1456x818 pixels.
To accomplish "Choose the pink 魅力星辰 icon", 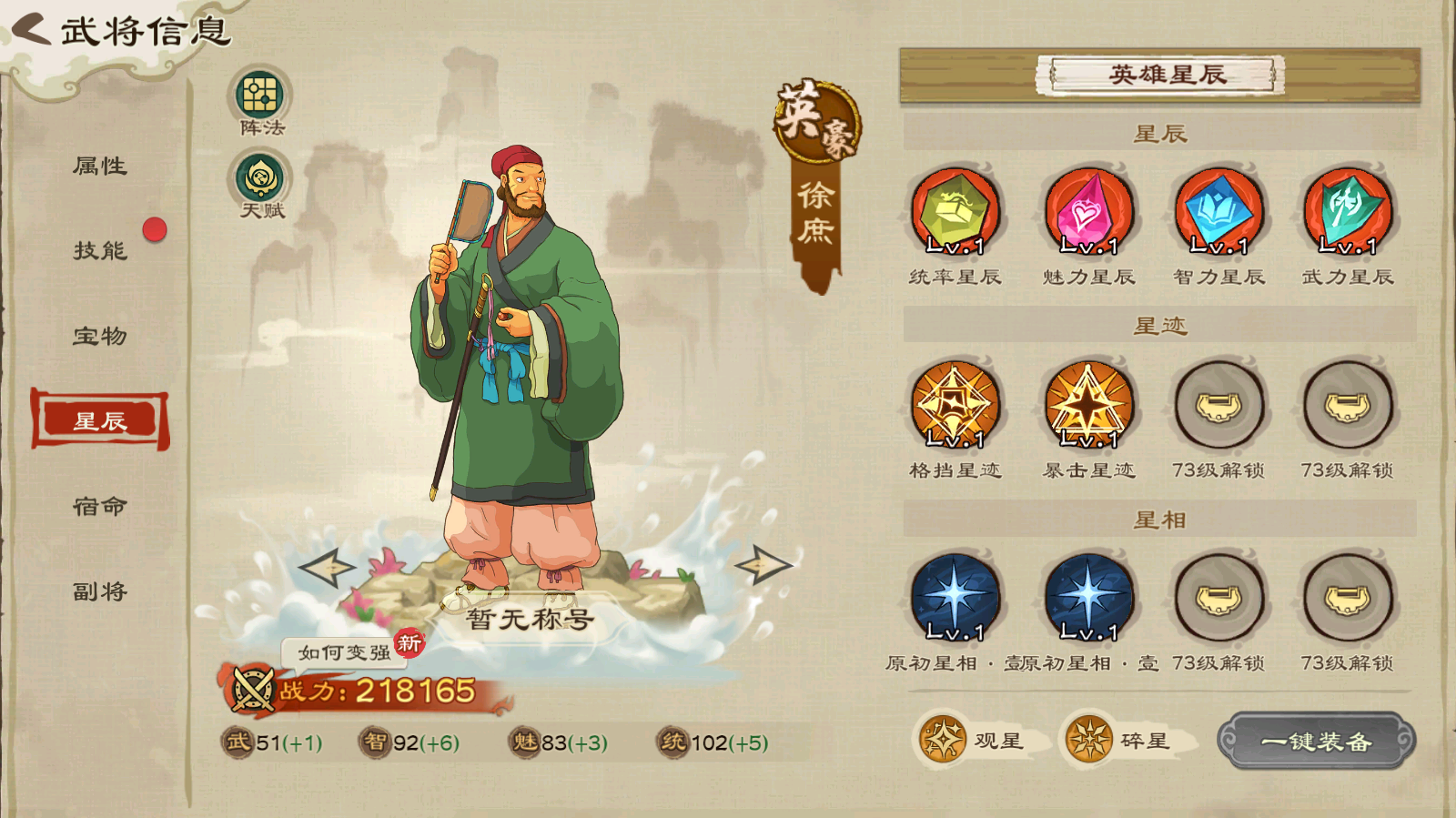I will (x=1088, y=212).
